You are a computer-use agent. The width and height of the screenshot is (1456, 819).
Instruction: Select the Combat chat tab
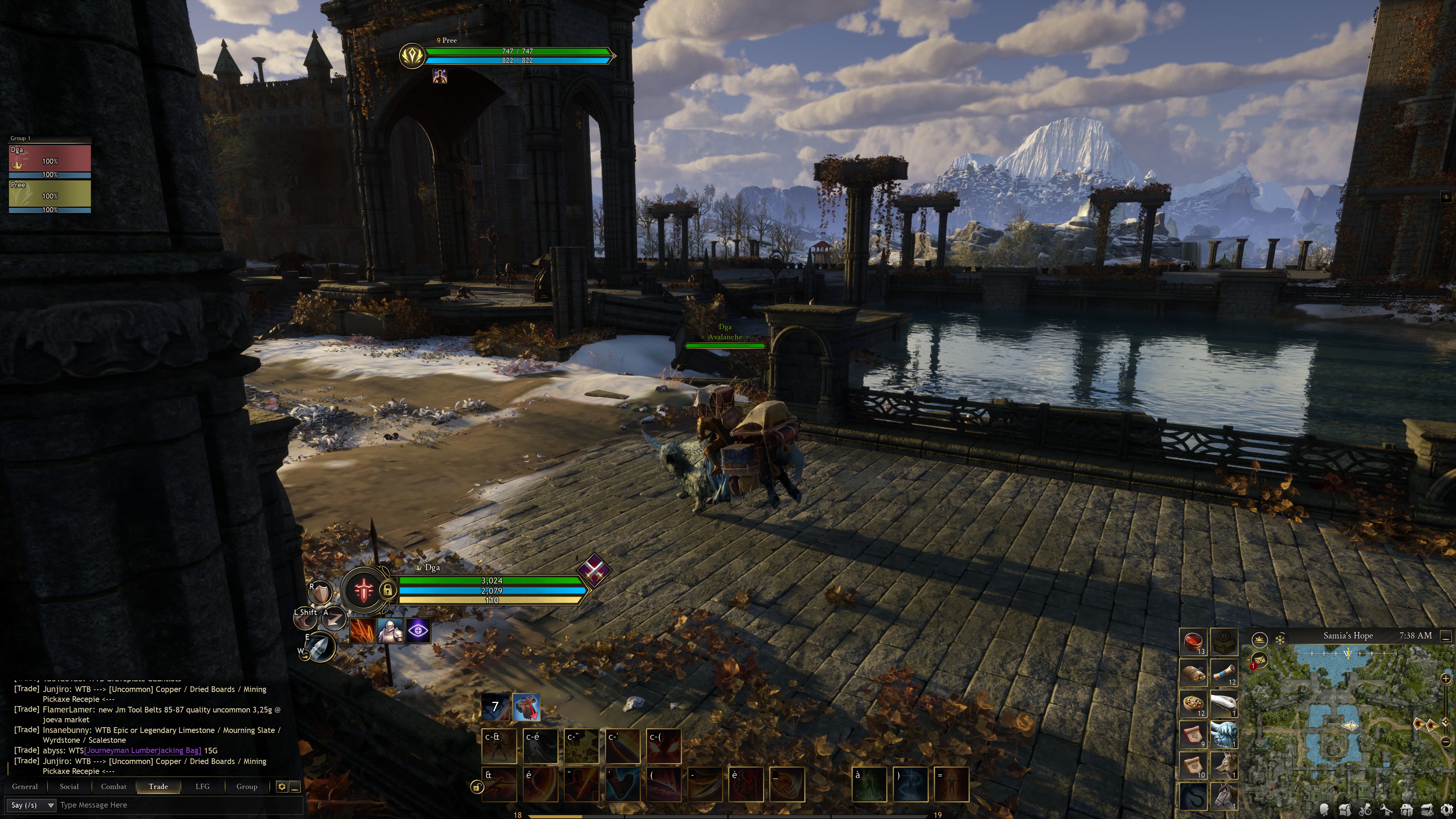114,786
